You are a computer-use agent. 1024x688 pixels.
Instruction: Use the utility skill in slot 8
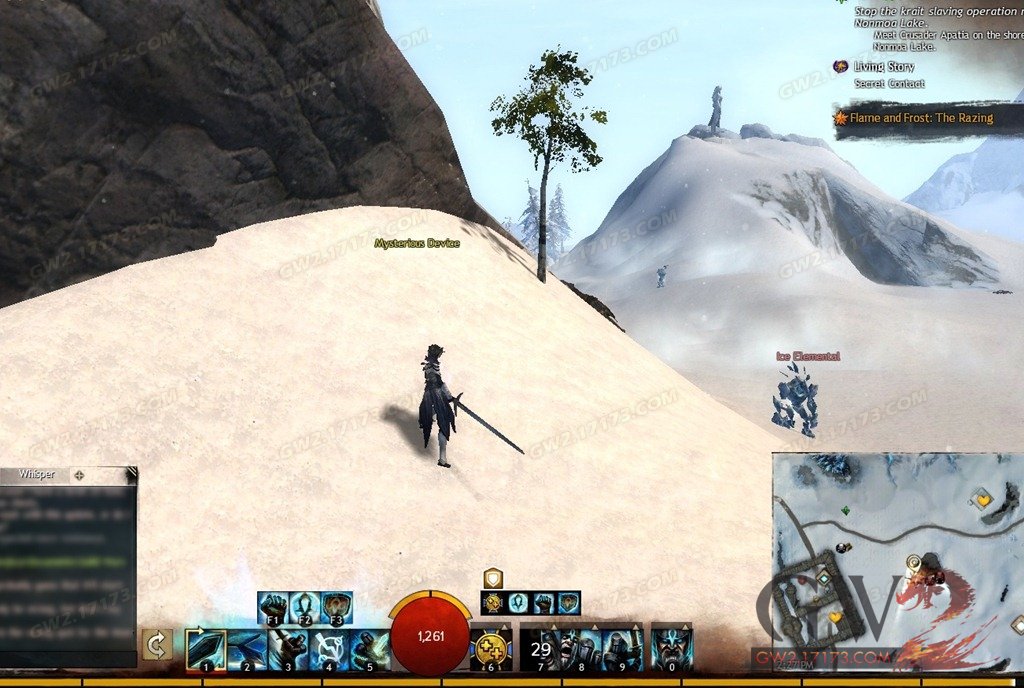point(581,649)
